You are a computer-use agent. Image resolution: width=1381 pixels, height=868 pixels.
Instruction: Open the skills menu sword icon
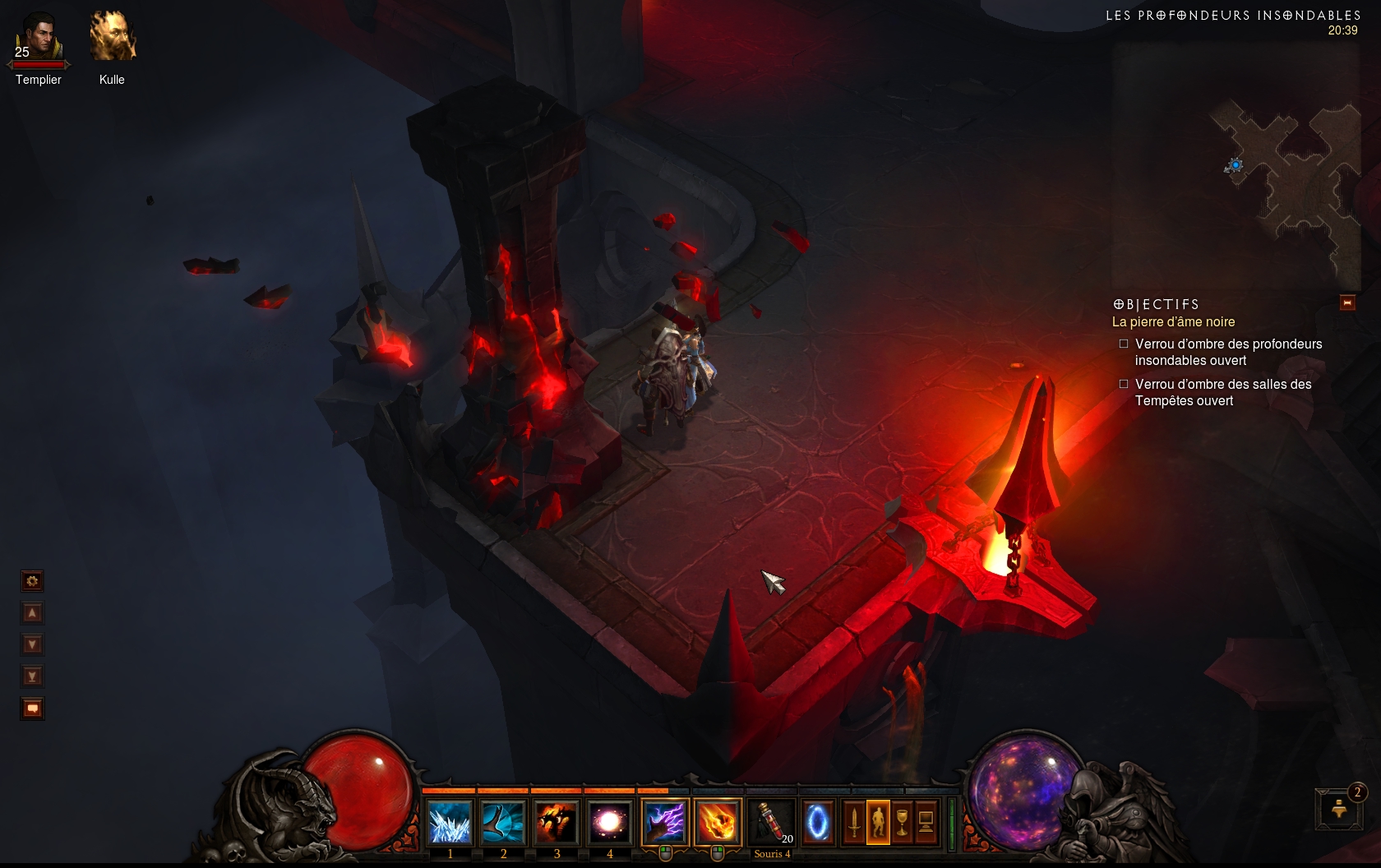tap(854, 823)
